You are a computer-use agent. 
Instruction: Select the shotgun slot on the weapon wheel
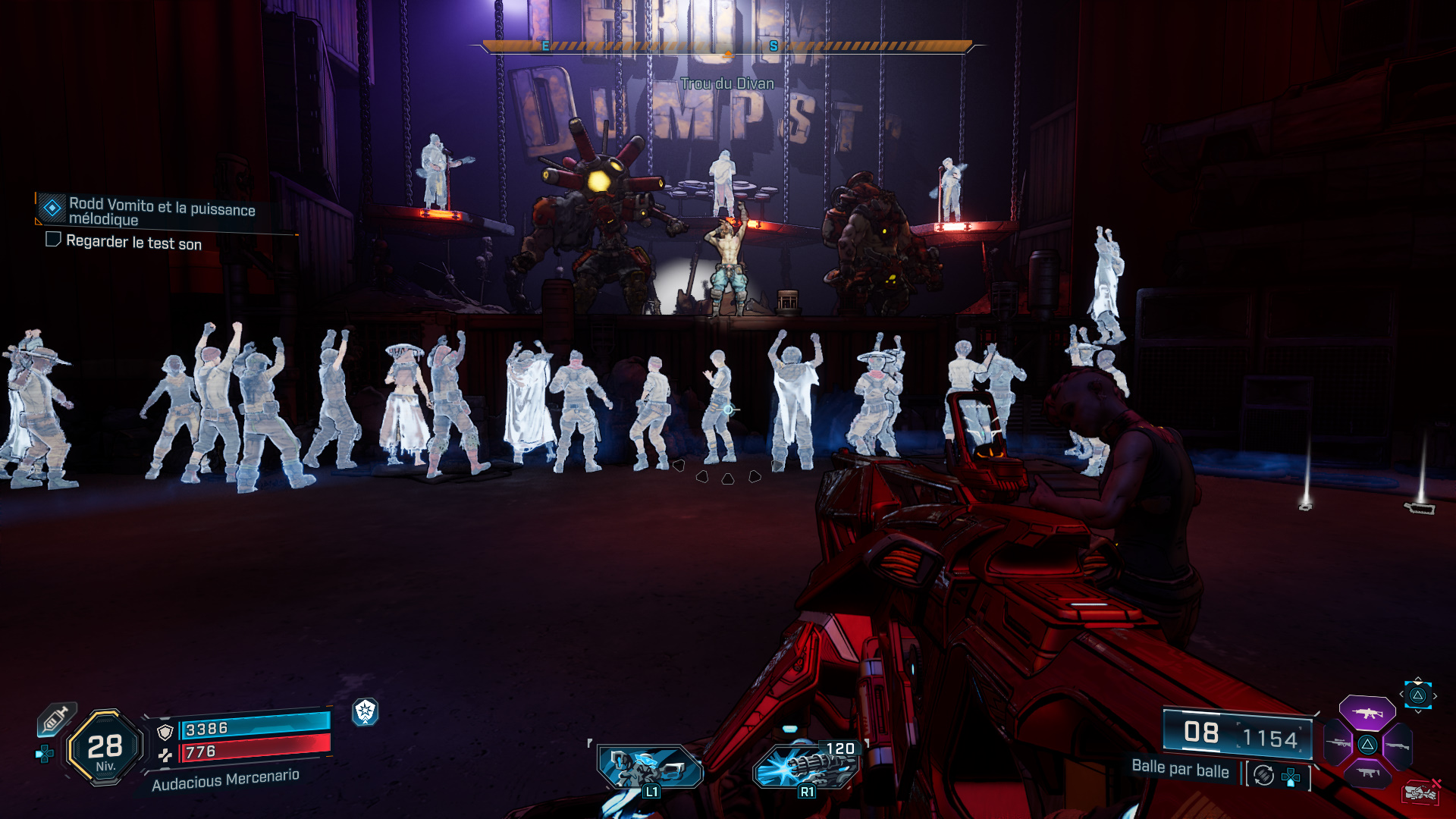pos(1397,745)
